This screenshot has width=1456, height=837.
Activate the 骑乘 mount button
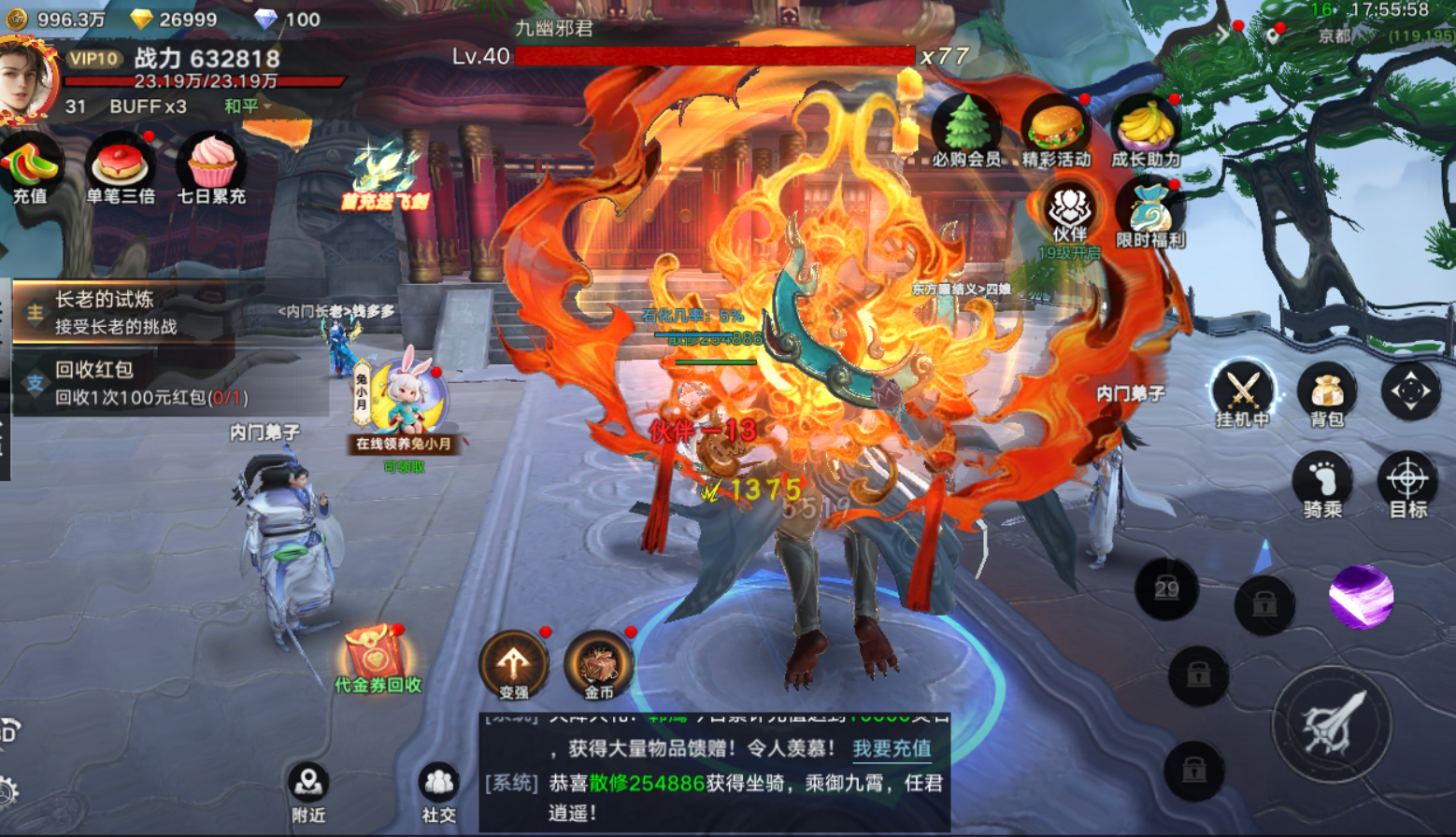click(x=1322, y=484)
